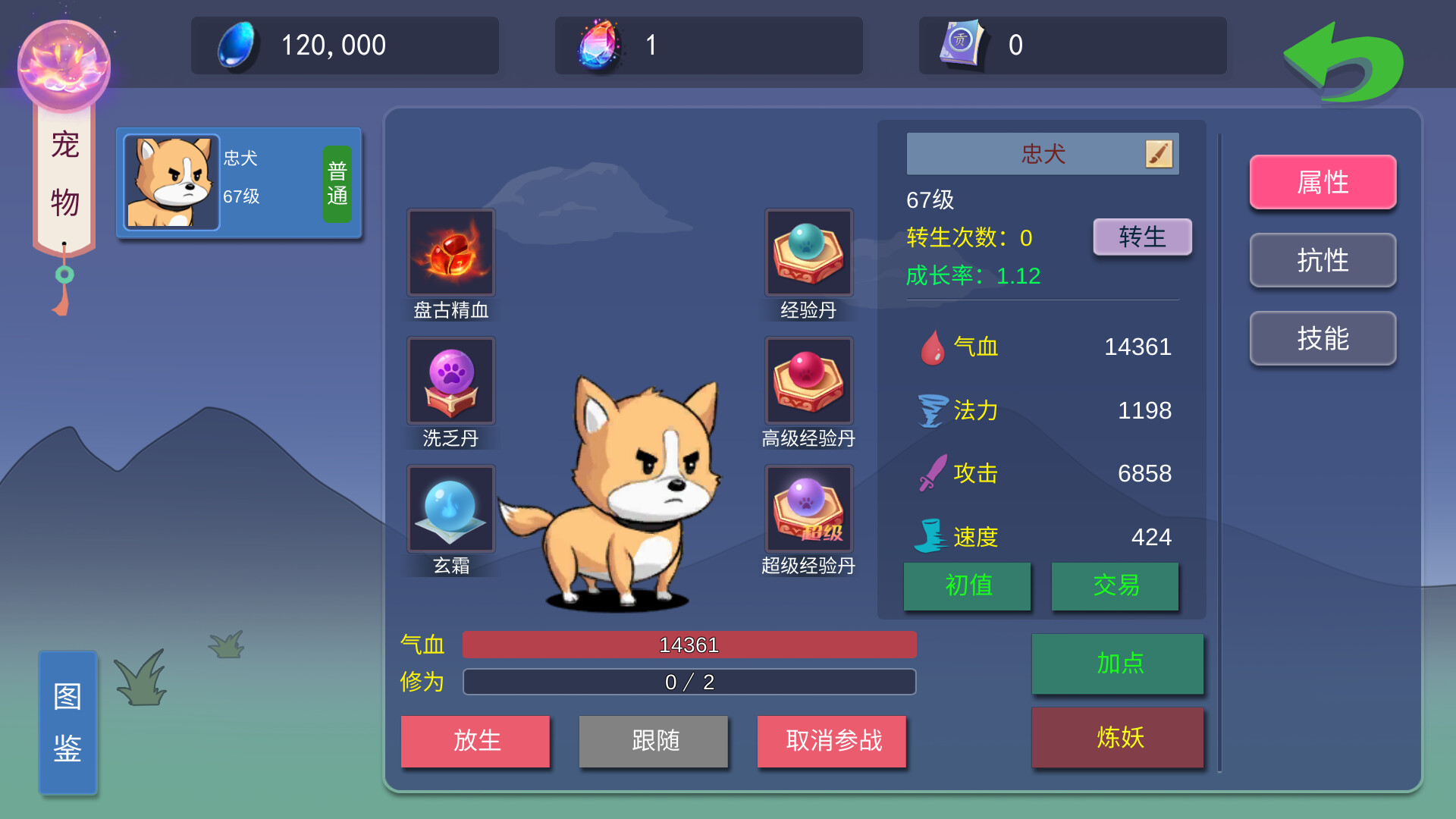The image size is (1456, 819).
Task: Select the 超级经验丹 item
Action: coord(808,508)
